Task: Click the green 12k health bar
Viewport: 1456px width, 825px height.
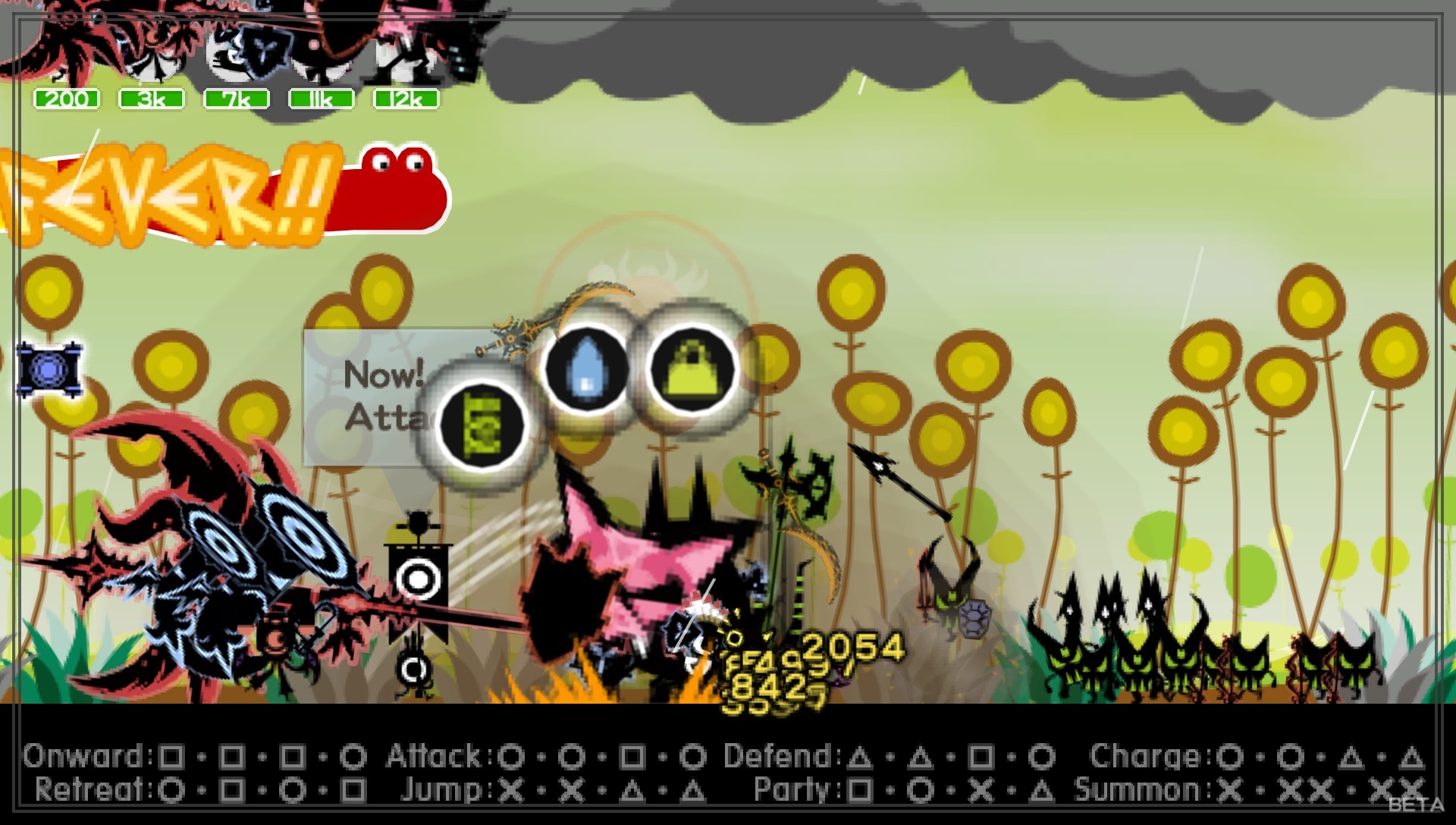Action: (x=405, y=97)
